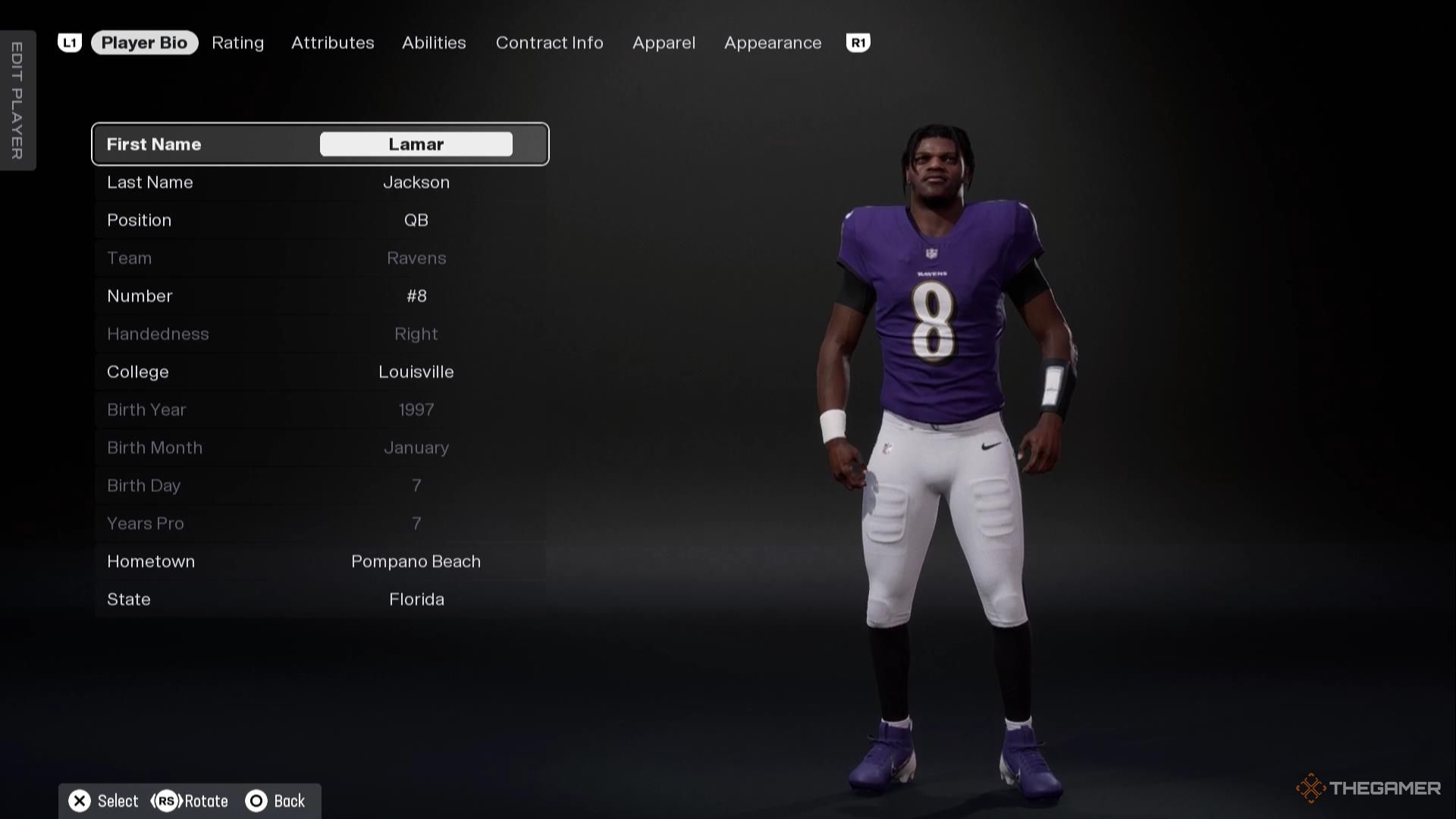
Task: Click the disabled Handedness row
Action: click(x=320, y=334)
